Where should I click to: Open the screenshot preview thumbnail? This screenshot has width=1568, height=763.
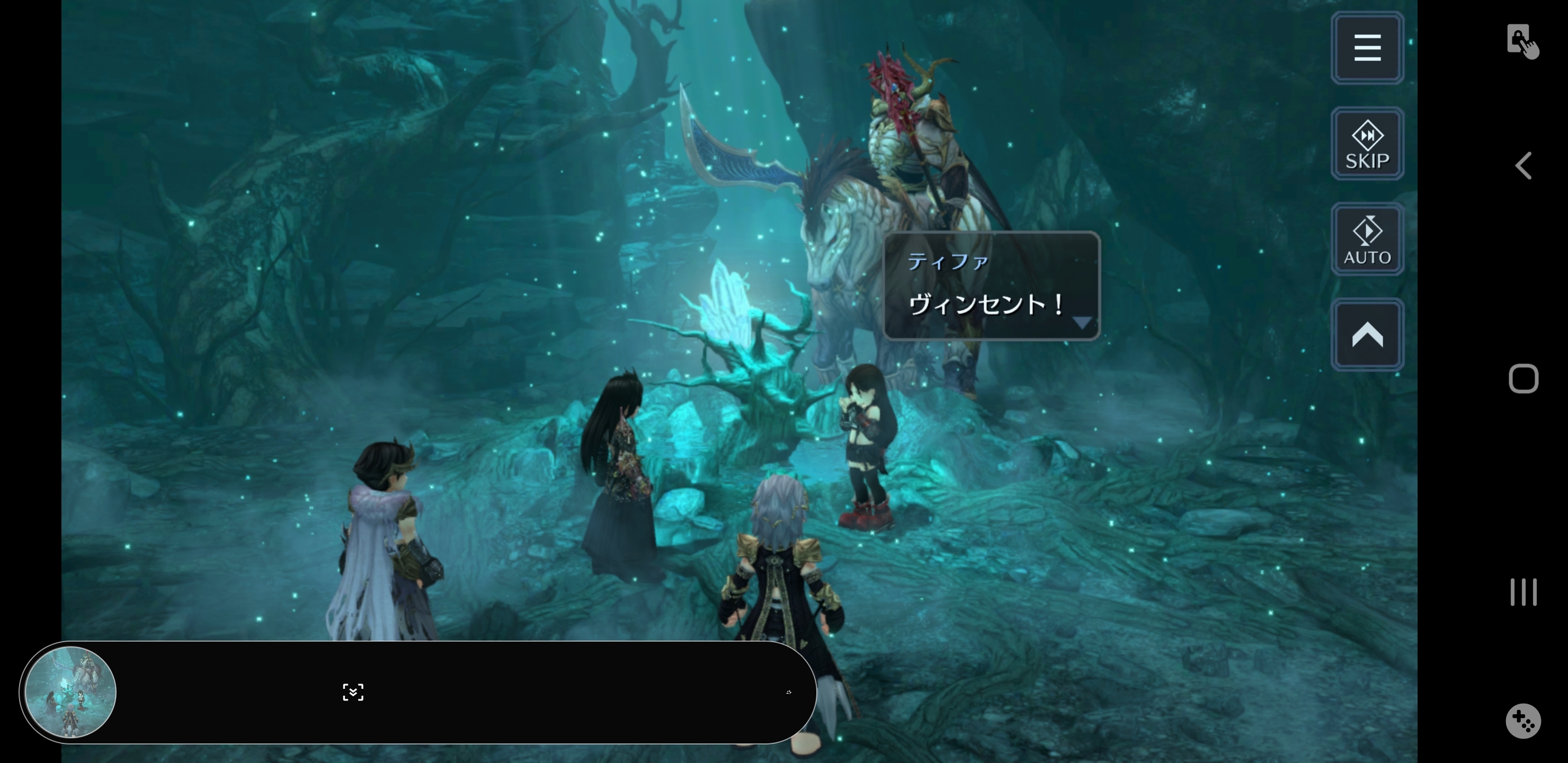70,693
